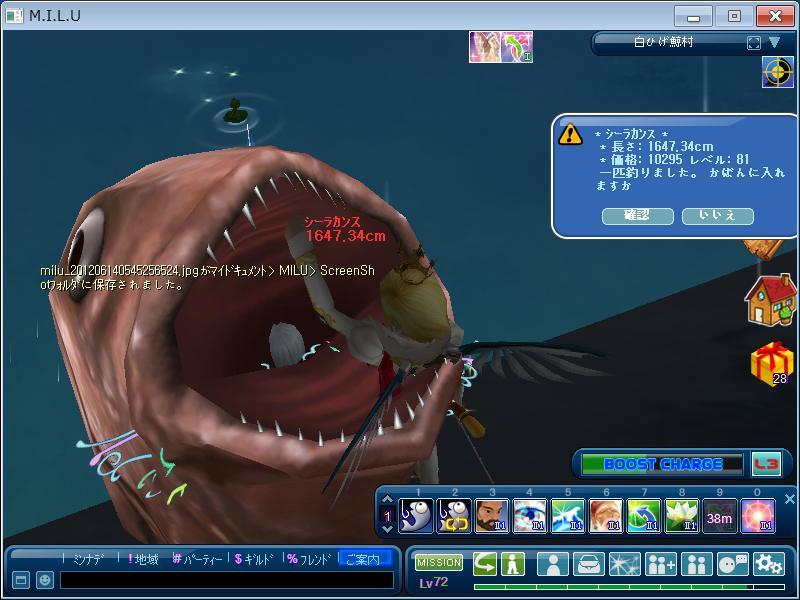The height and width of the screenshot is (600, 800).
Task: Activate the white lotus skill in slot 8
Action: [x=682, y=516]
